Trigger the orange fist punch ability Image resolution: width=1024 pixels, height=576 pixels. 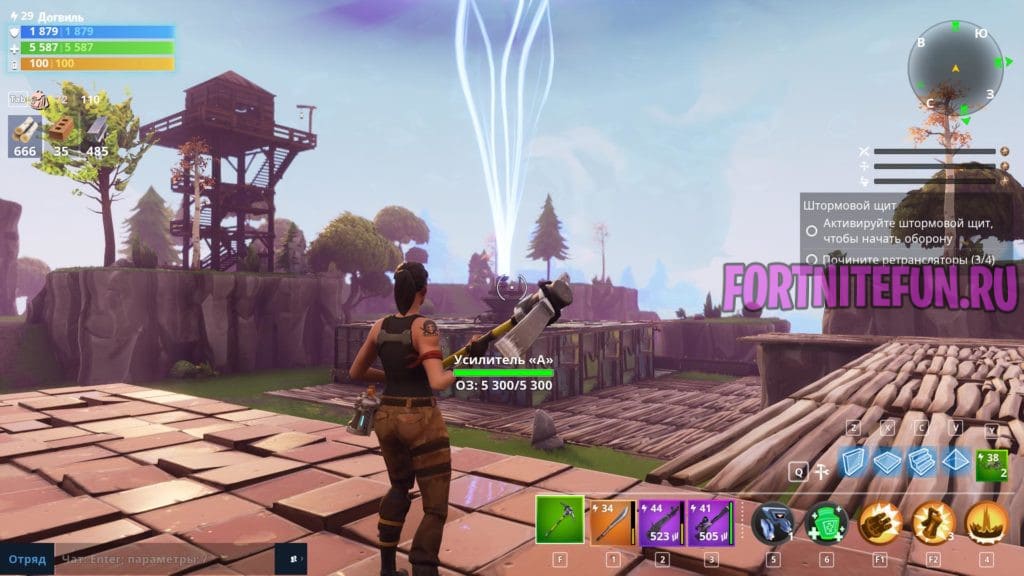(x=880, y=522)
